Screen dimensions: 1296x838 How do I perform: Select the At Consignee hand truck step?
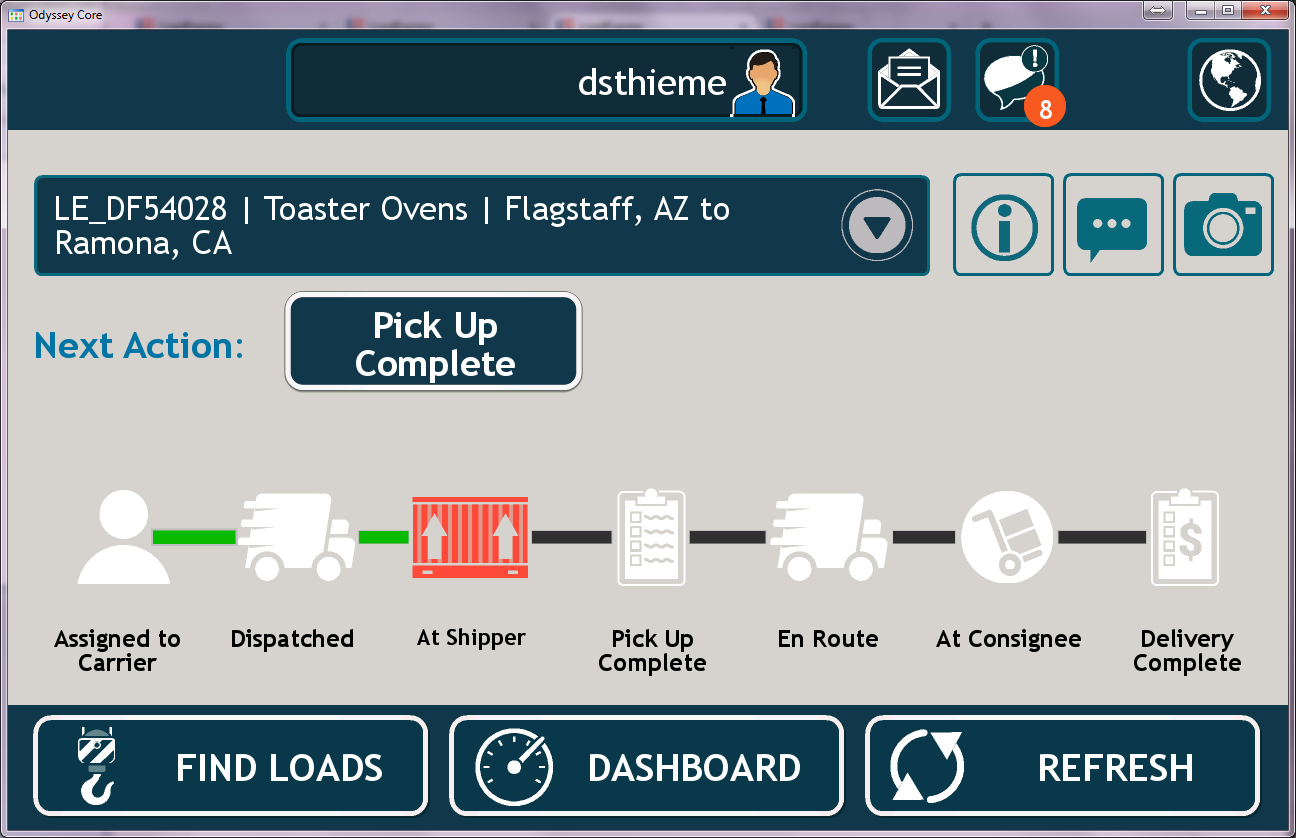coord(1007,537)
